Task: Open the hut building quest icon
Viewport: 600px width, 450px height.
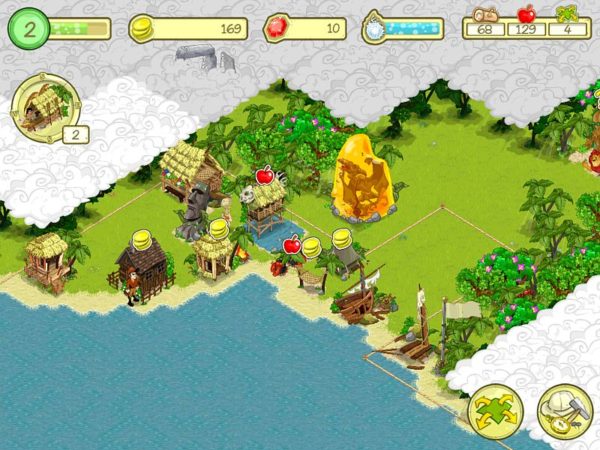Action: pyautogui.click(x=39, y=106)
